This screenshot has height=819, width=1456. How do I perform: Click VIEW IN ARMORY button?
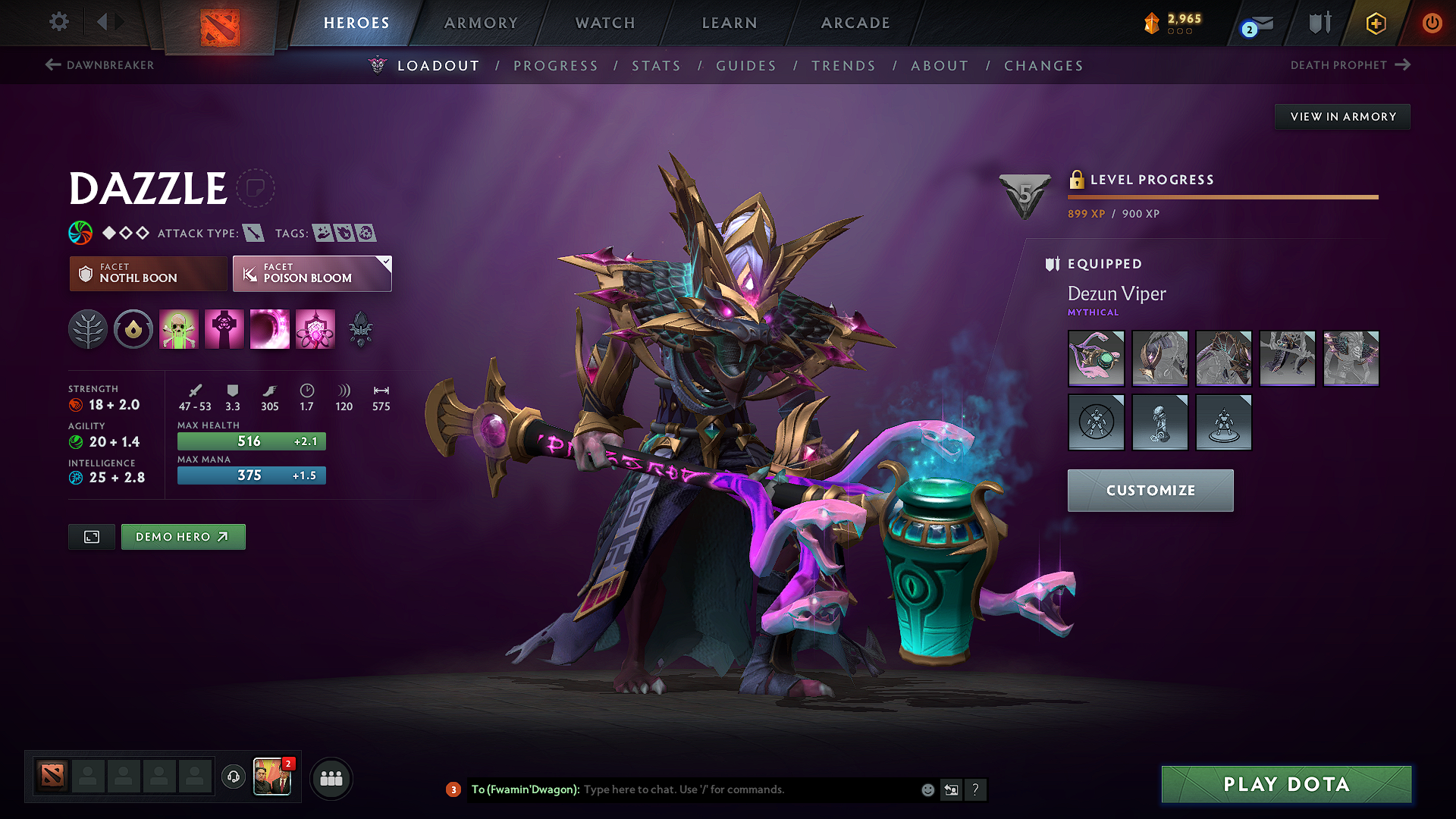(1342, 116)
